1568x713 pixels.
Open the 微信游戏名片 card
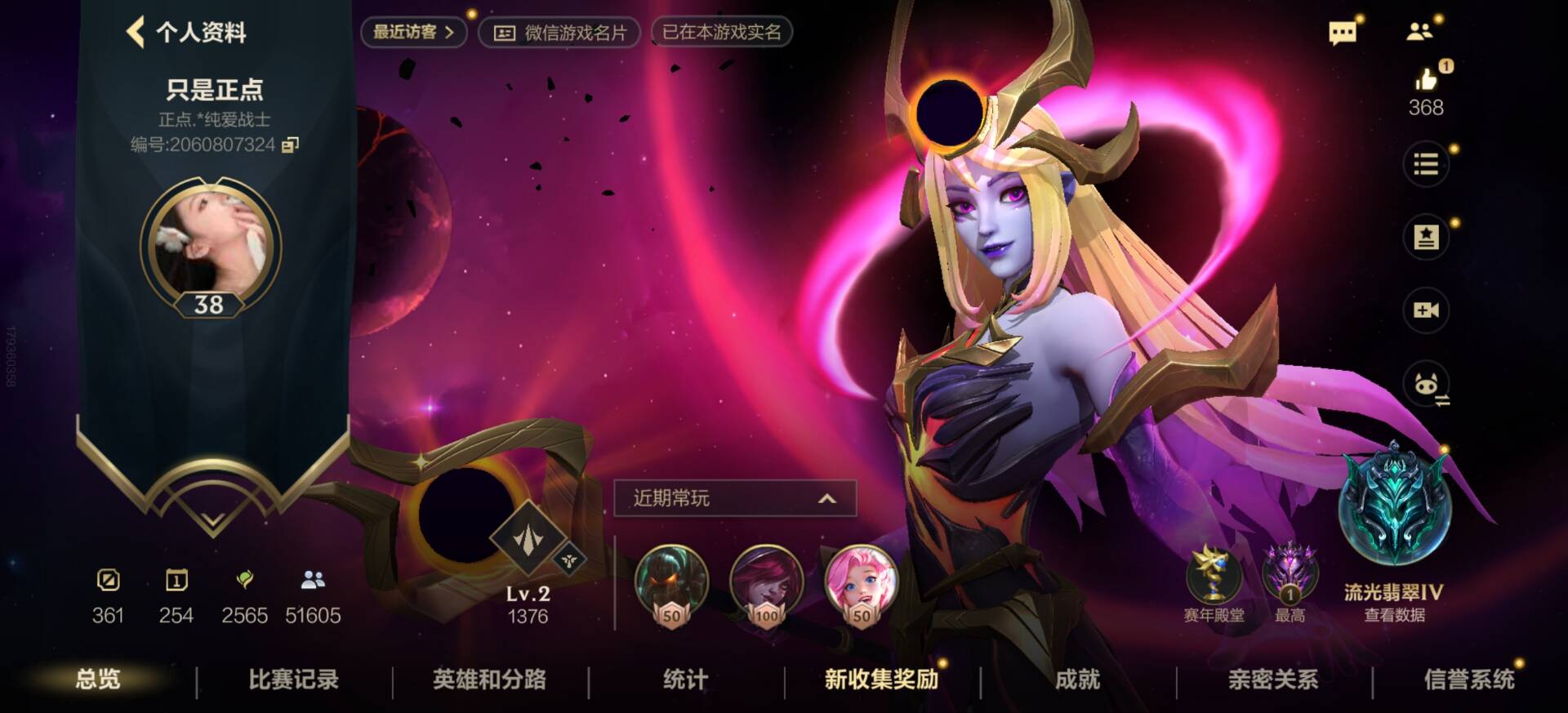point(560,33)
